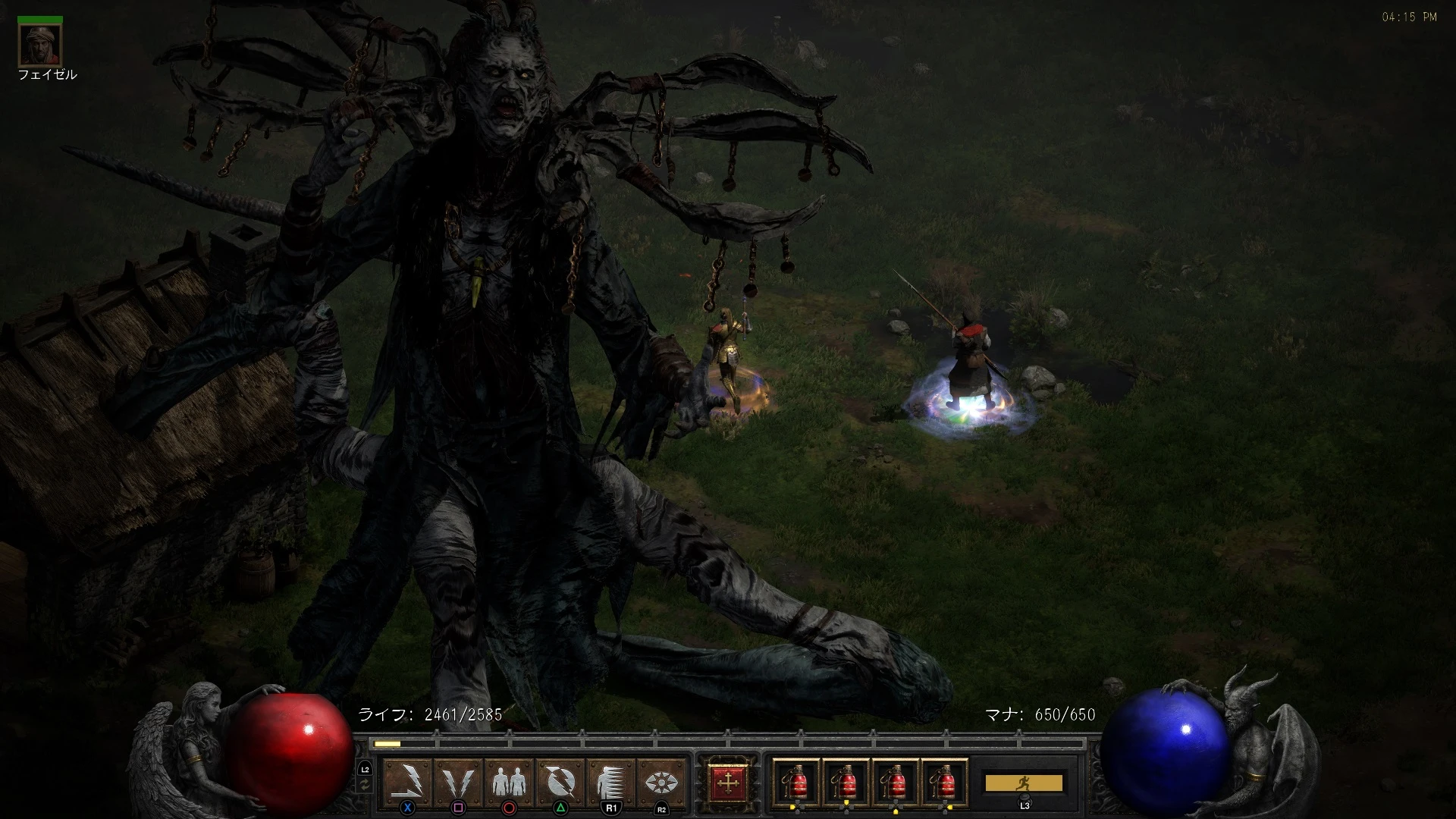
Task: Select the multi-arrow skill bound to R1
Action: click(611, 780)
